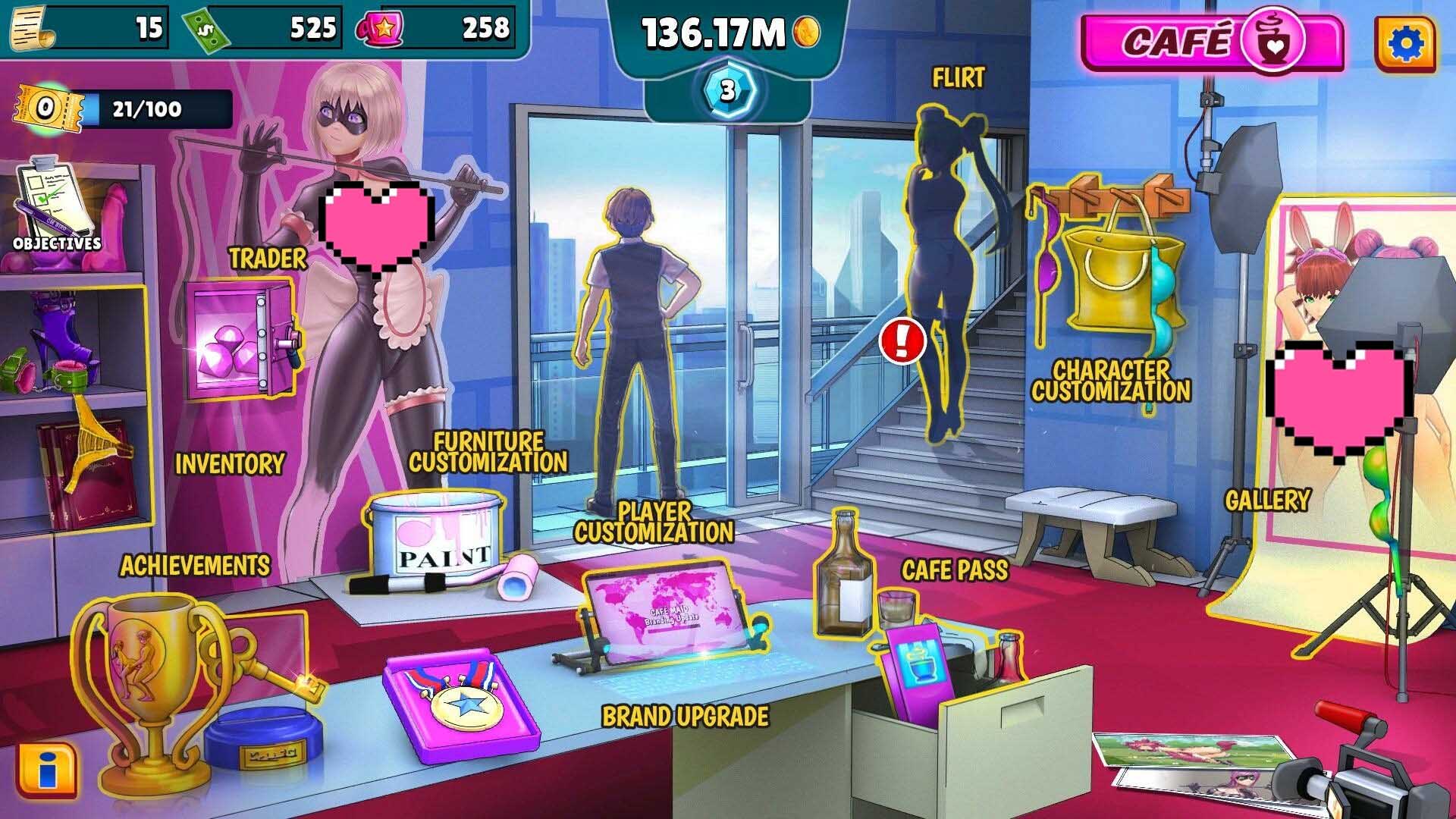Viewport: 1456px width, 819px height.
Task: Open the settings gear icon
Action: [x=1404, y=44]
